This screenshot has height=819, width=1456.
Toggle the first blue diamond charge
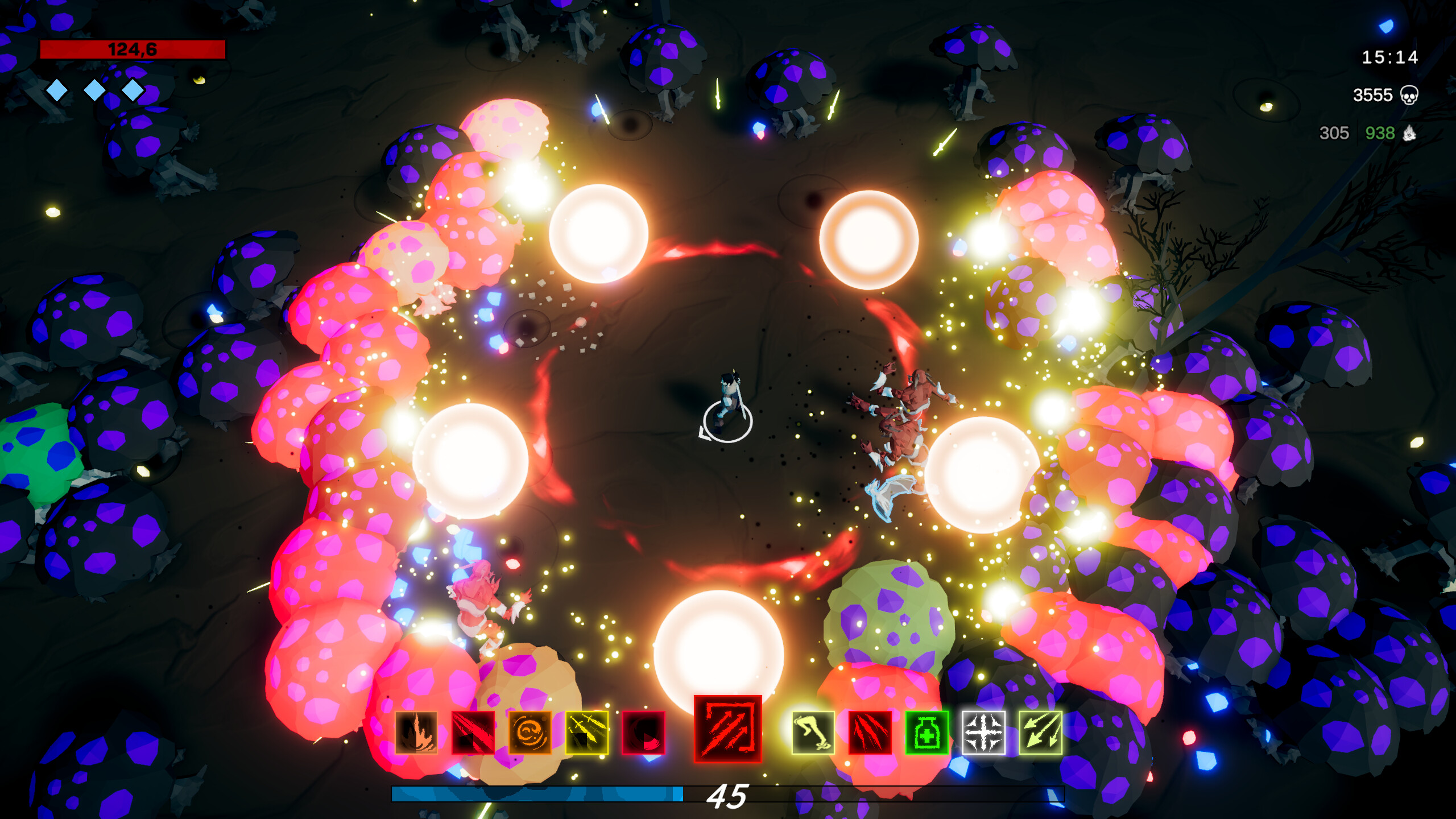tap(57, 90)
